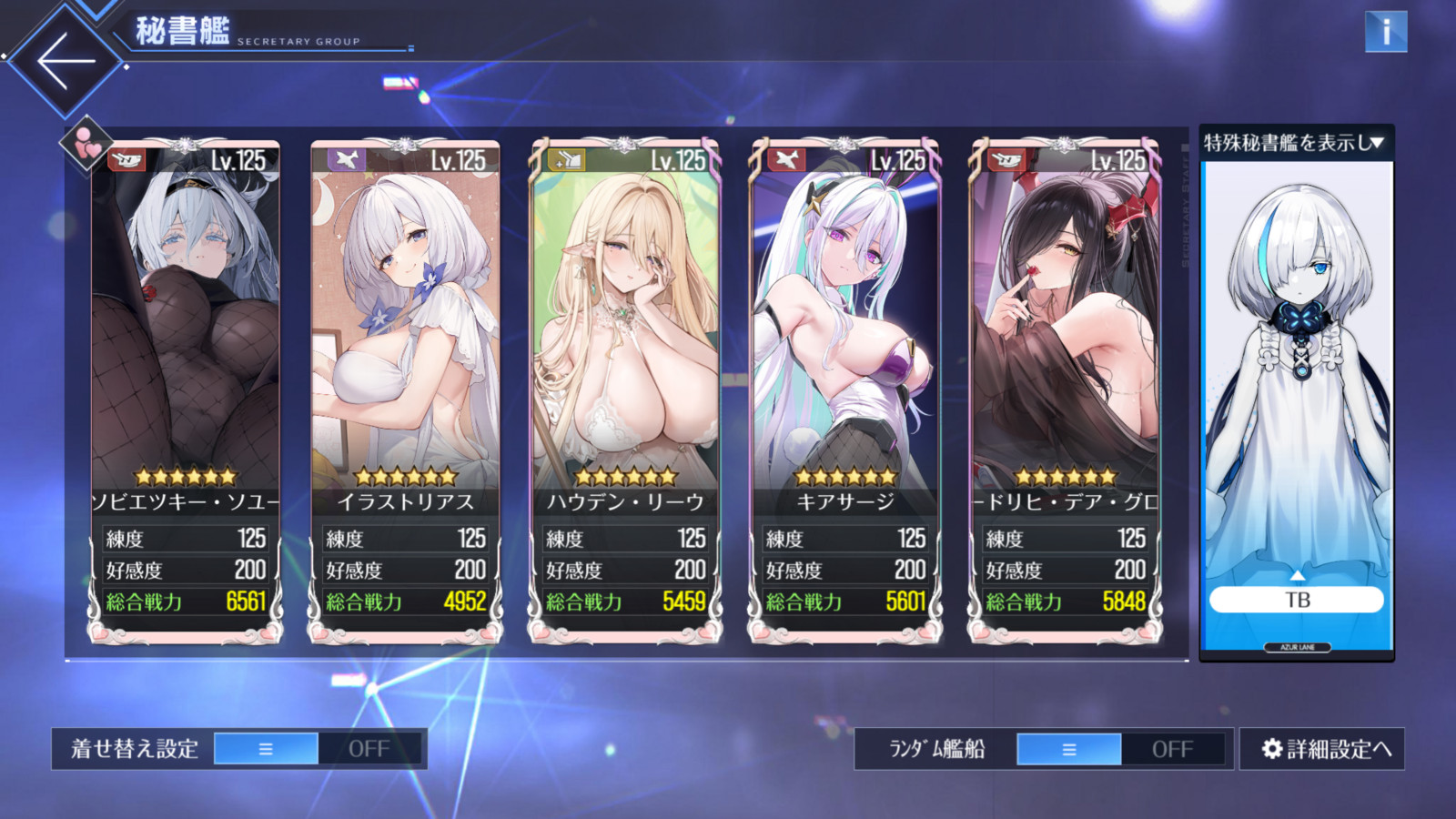Screen dimensions: 1456x819
Task: Toggle the 着せ替え設定 switch
Action: pyautogui.click(x=318, y=749)
